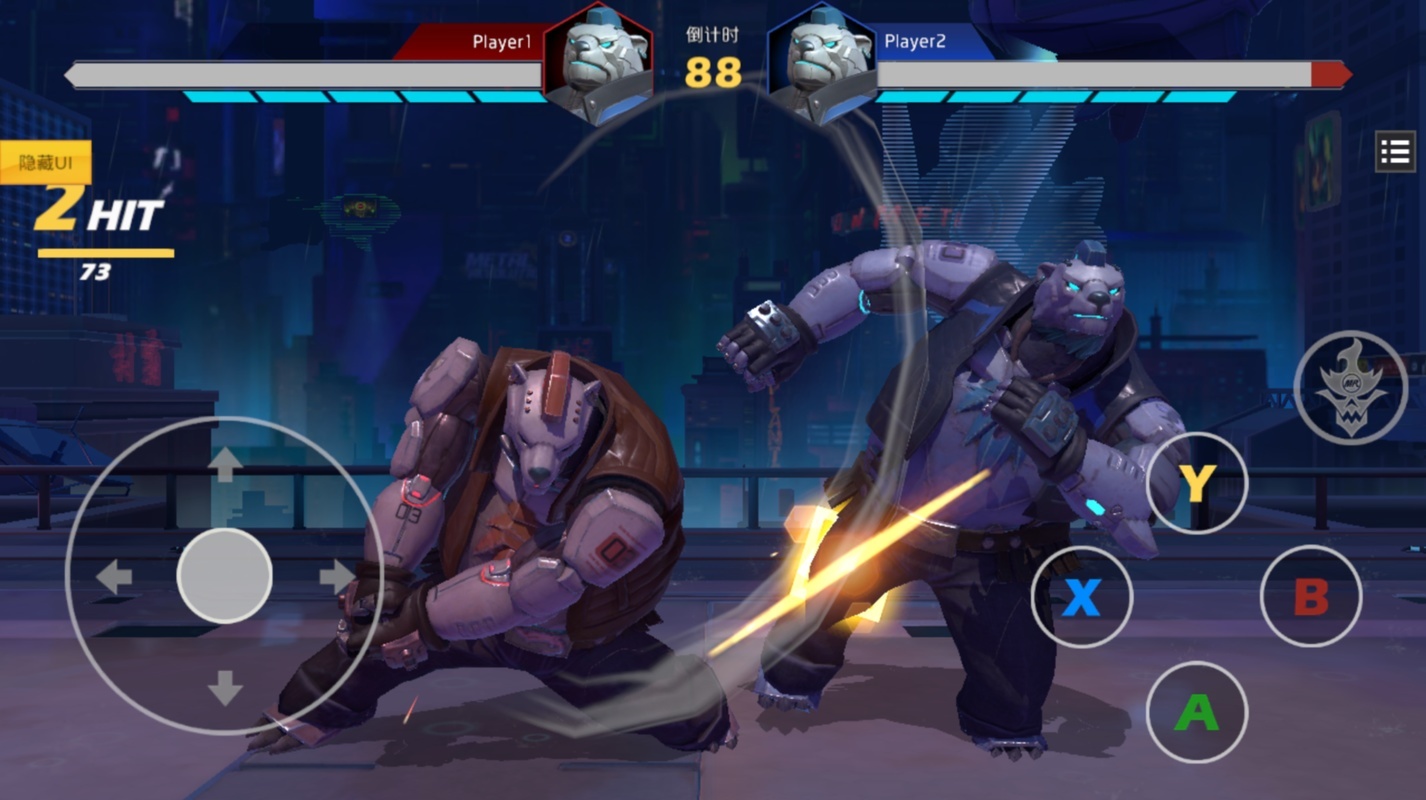This screenshot has width=1426, height=800.
Task: Tap the red B attack button
Action: coord(1310,598)
